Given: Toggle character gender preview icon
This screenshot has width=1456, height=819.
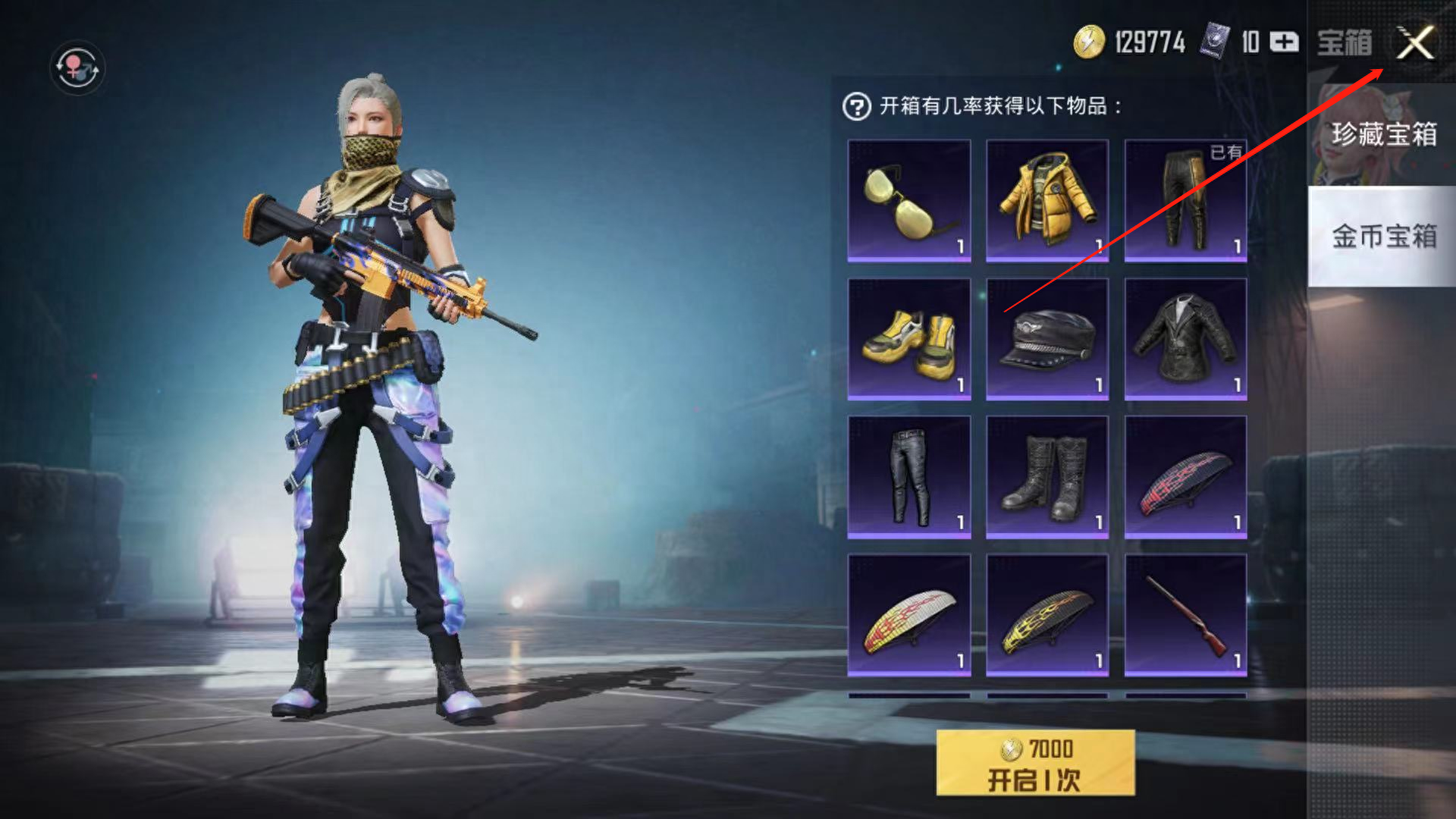Looking at the screenshot, I should pos(77,68).
